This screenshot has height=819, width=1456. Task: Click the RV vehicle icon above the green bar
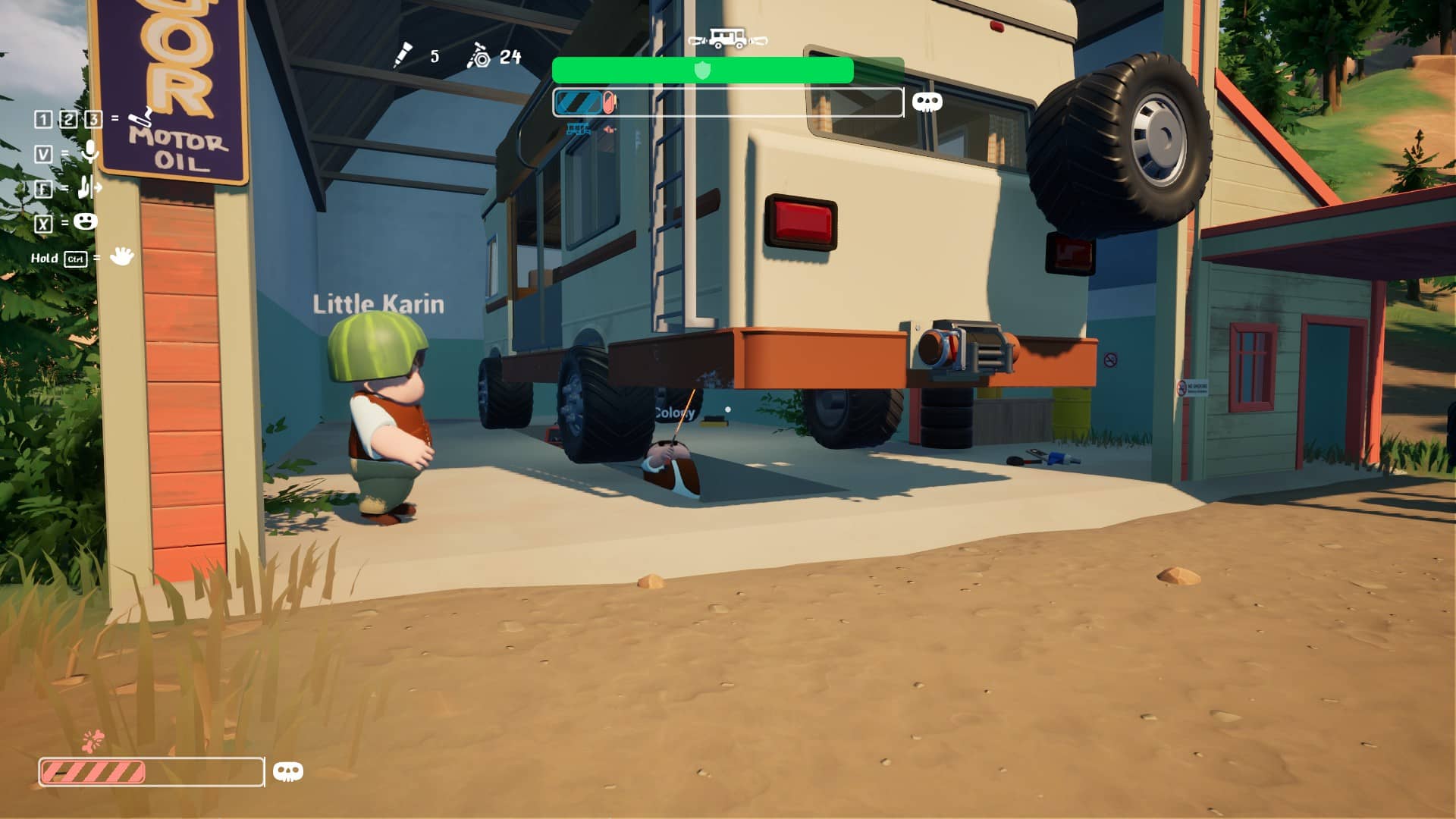point(727,38)
